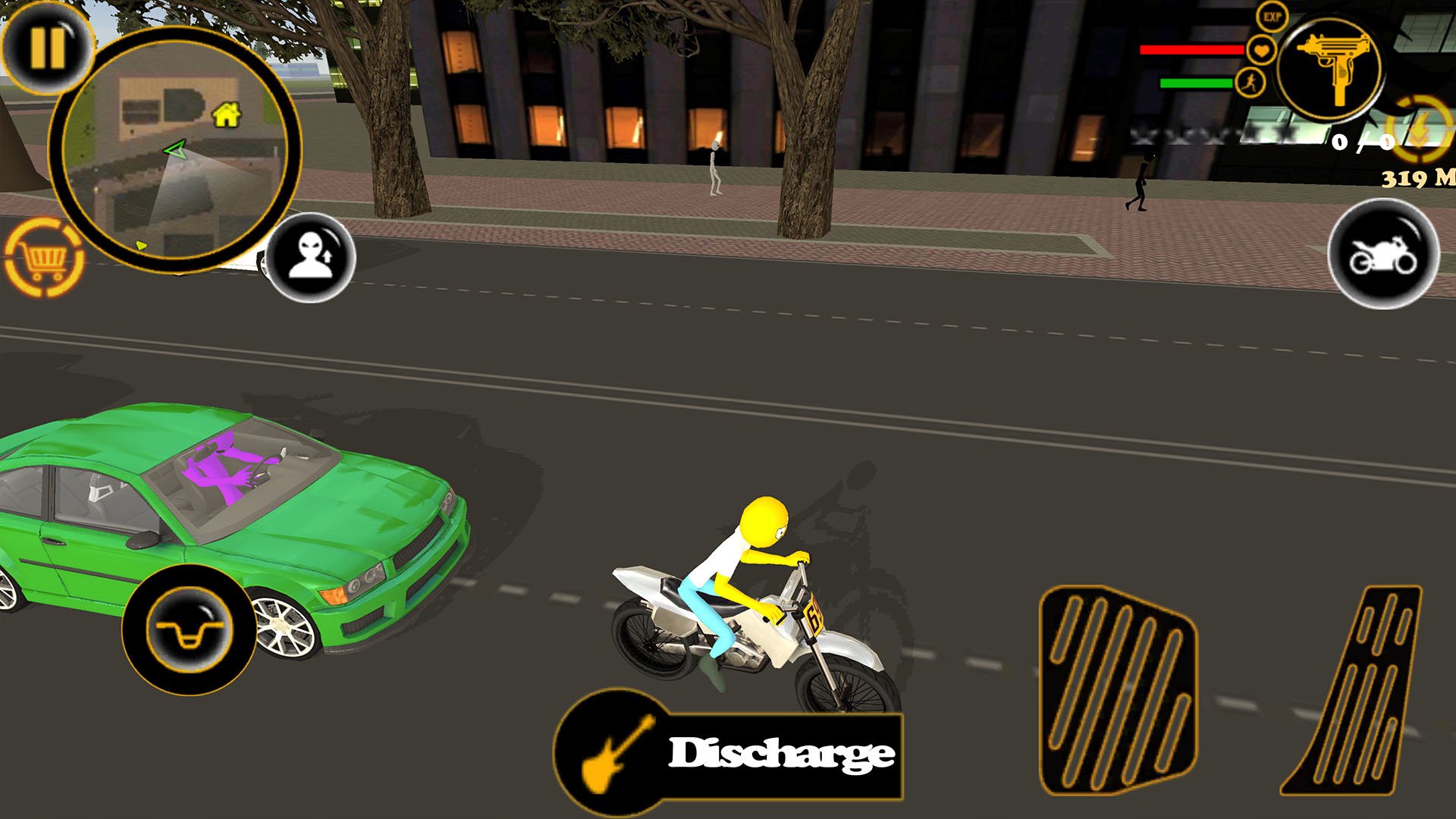Use the handlebar steering control button
This screenshot has height=819, width=1456.
click(189, 629)
